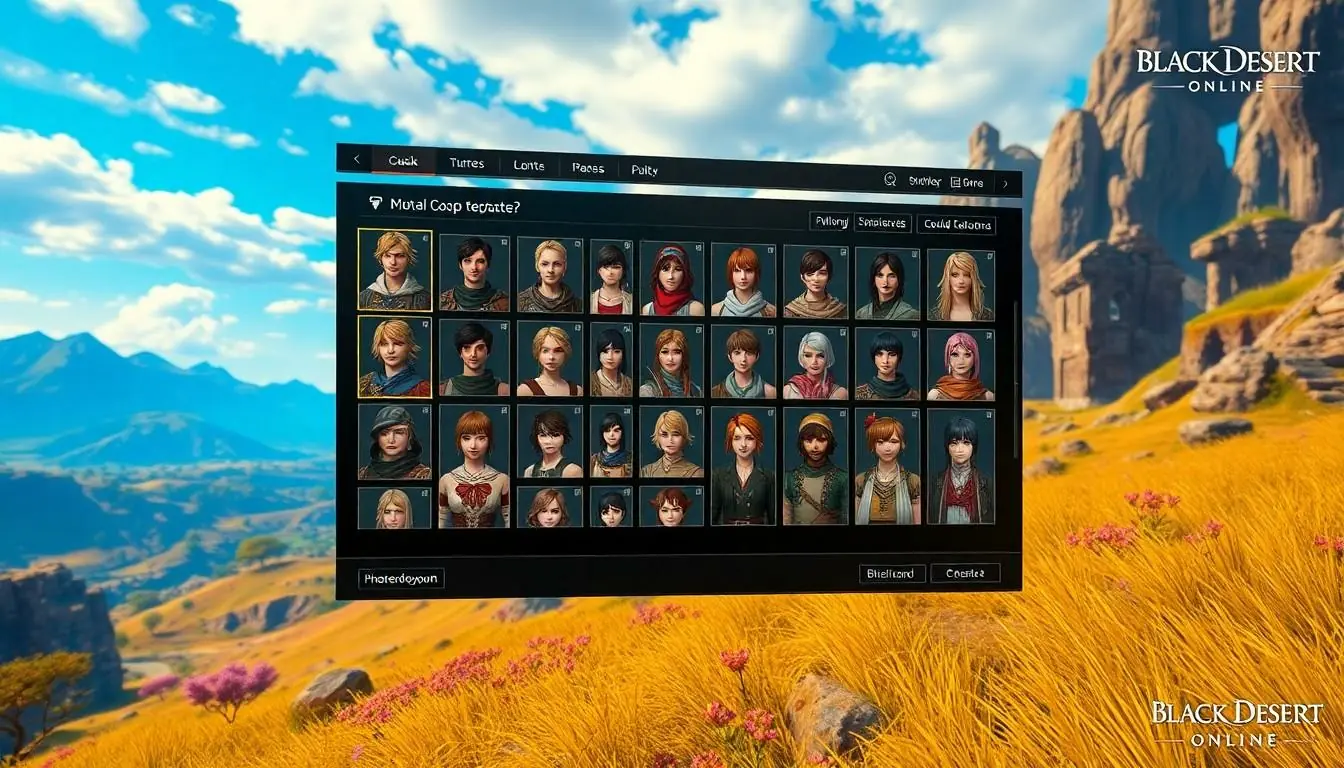Pick the girl with red flower in hair
This screenshot has height=768, width=1344.
point(887,466)
